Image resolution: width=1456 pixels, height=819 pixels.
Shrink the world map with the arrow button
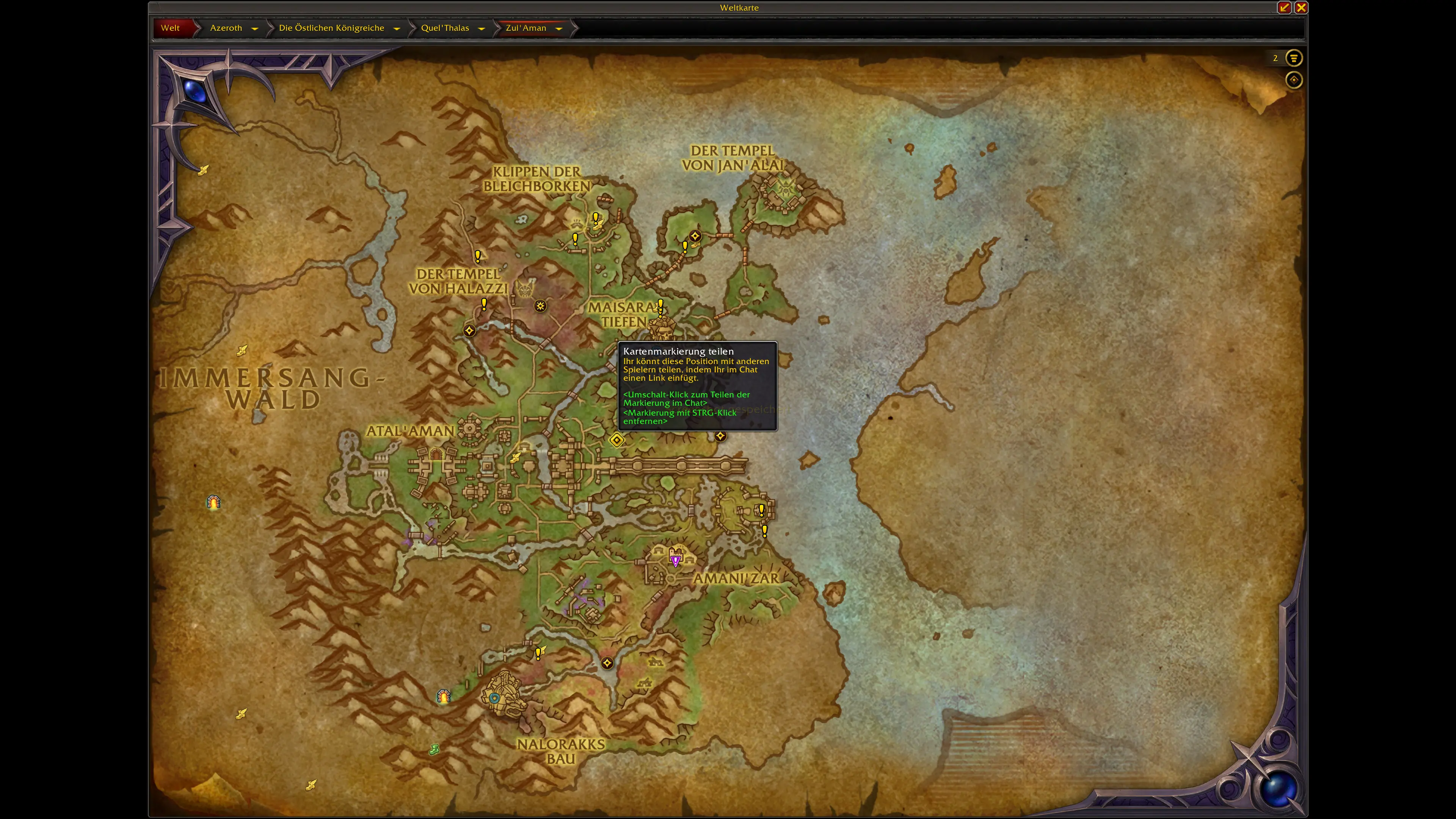tap(1284, 7)
